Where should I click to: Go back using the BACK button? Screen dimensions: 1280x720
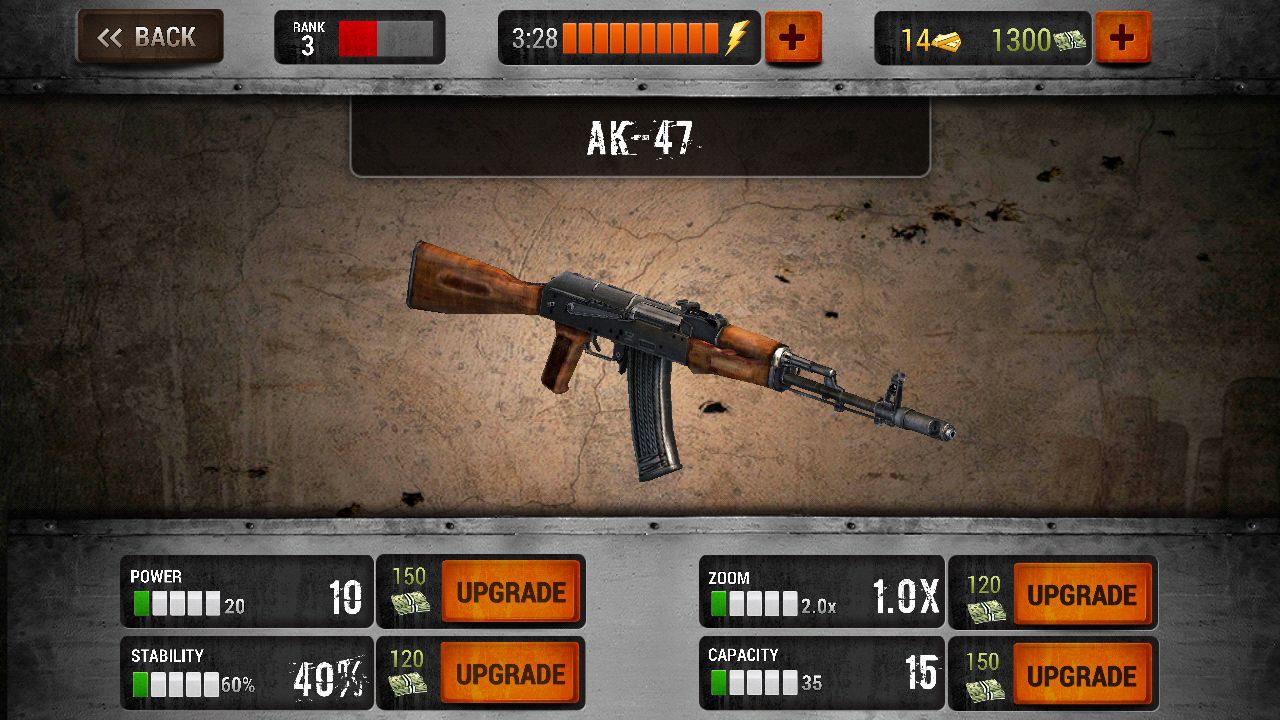[x=148, y=37]
